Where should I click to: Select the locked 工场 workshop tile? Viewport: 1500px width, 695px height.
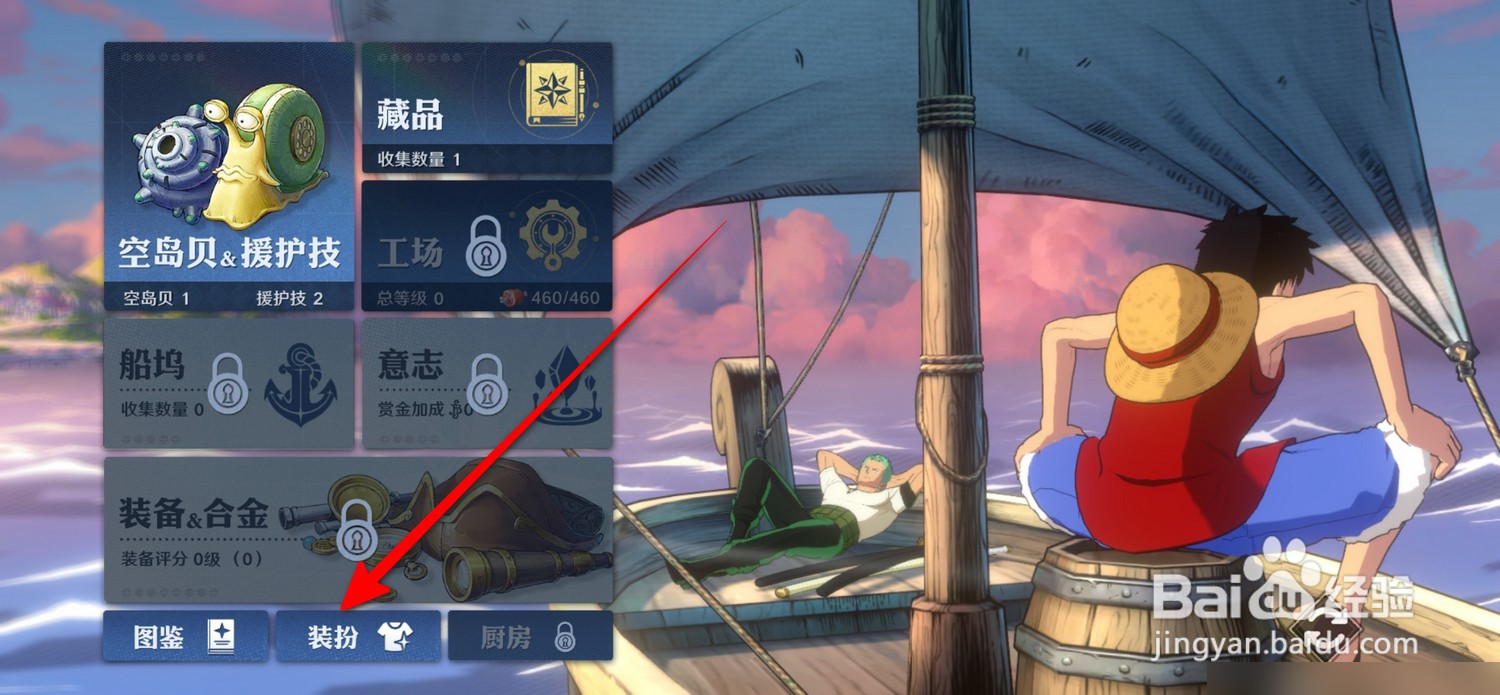click(x=486, y=246)
